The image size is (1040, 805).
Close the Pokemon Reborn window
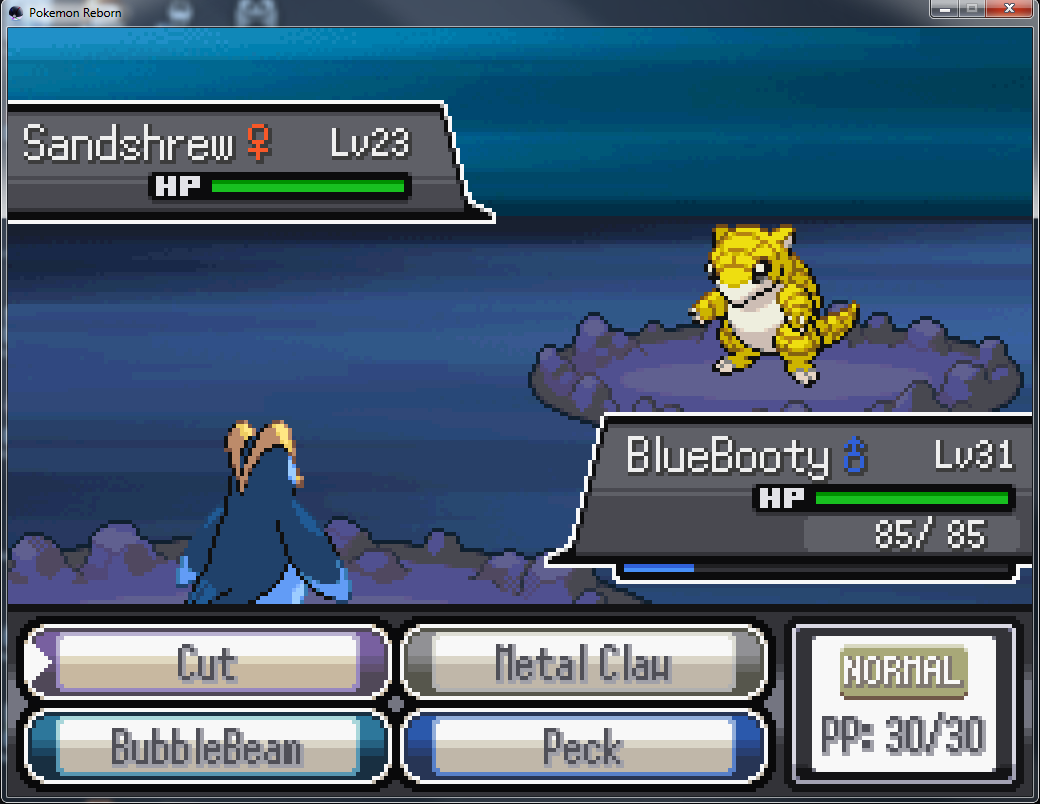click(1008, 10)
